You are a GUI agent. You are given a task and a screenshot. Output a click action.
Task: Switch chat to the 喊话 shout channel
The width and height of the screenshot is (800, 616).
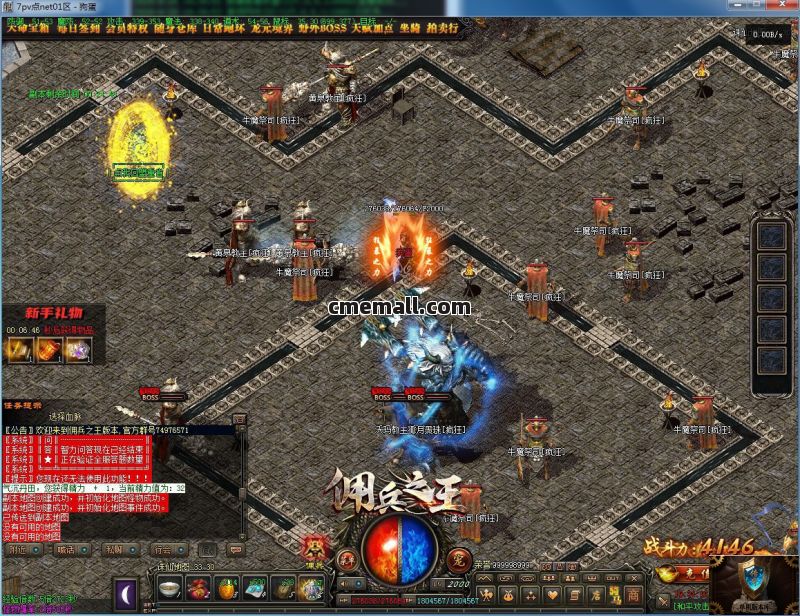[67, 549]
